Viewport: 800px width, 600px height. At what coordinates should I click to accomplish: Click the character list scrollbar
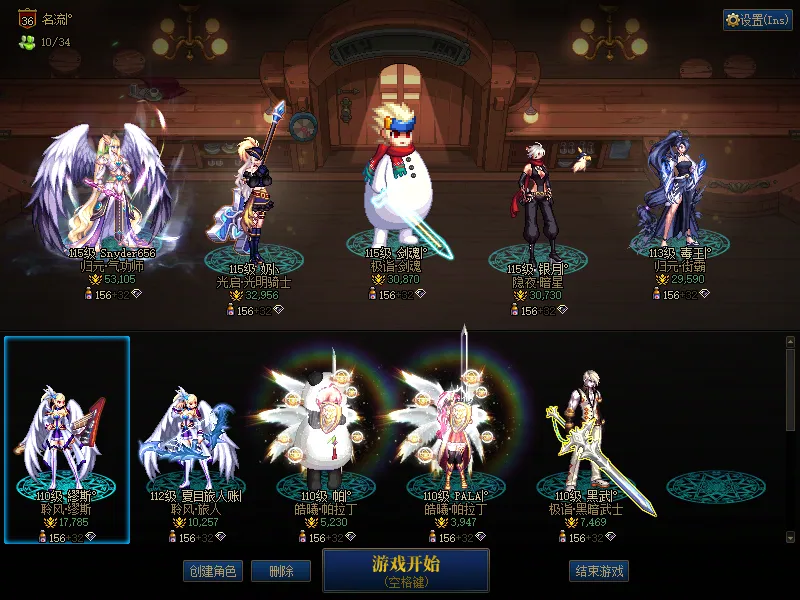(790, 390)
